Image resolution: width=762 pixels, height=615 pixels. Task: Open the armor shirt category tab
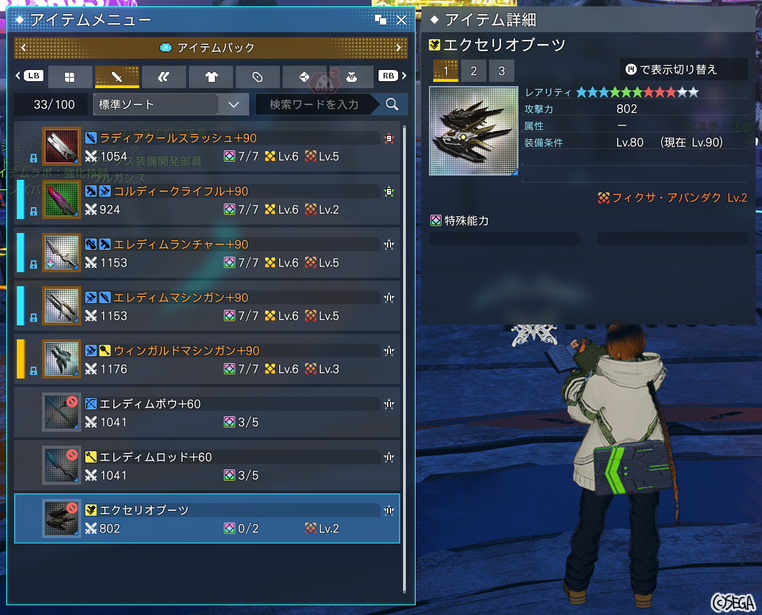point(211,76)
